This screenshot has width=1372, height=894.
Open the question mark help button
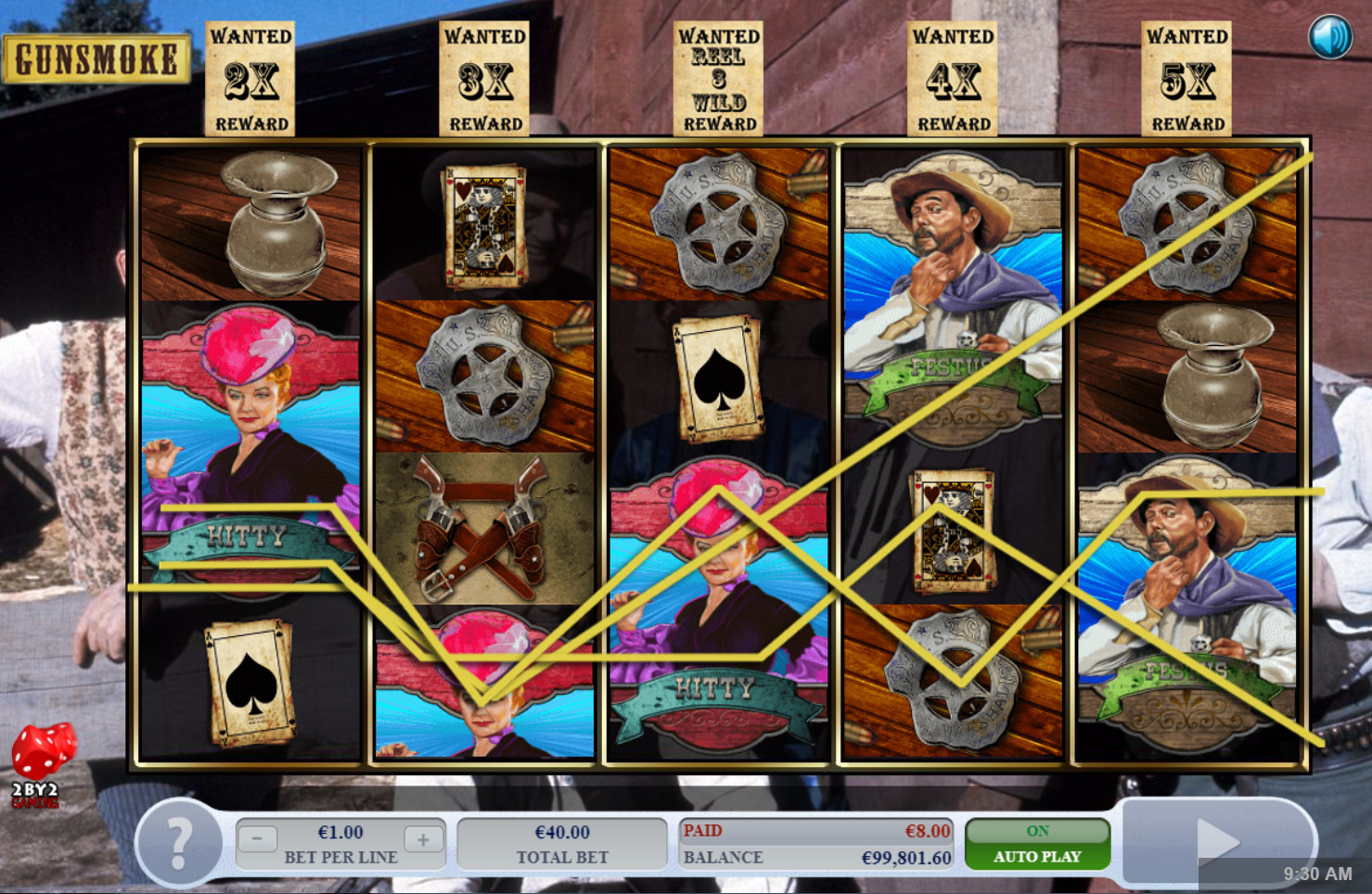click(x=179, y=843)
